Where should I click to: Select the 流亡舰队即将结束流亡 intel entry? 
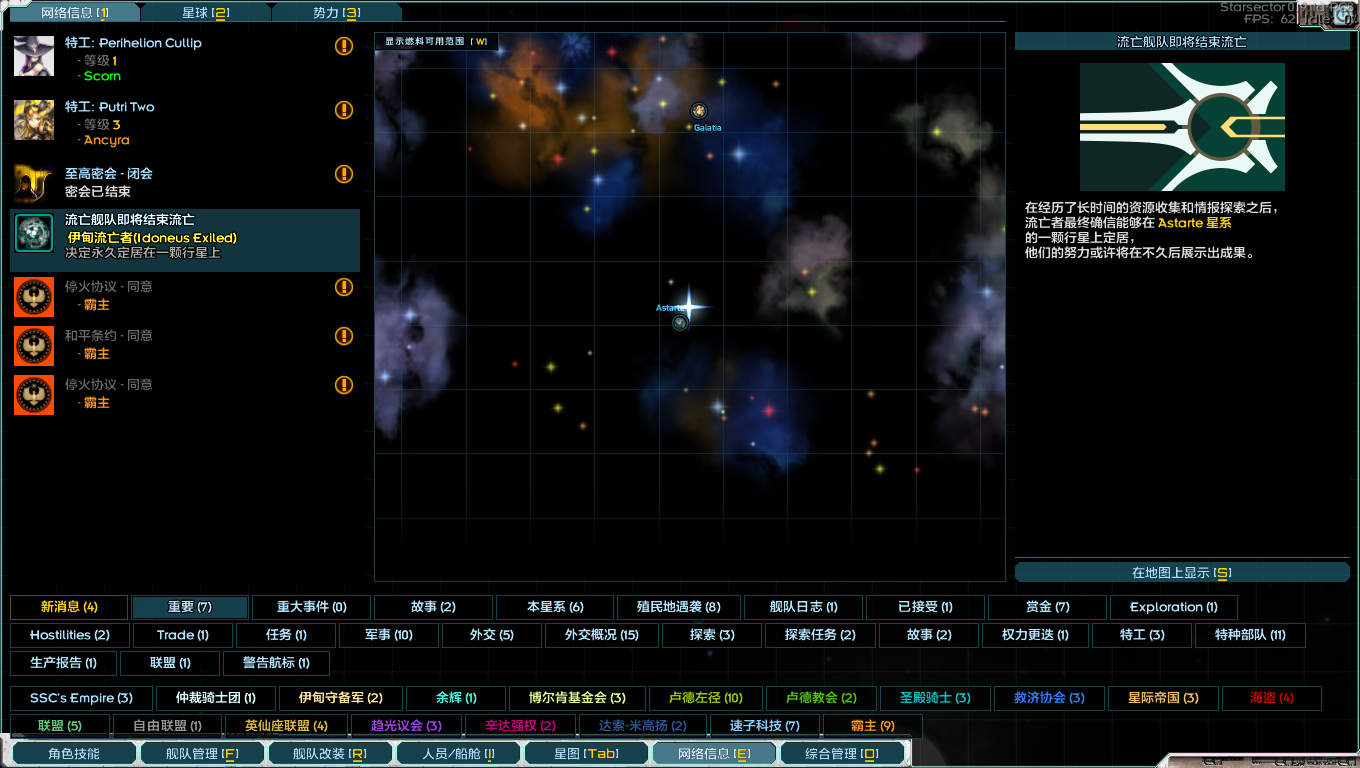(x=185, y=240)
